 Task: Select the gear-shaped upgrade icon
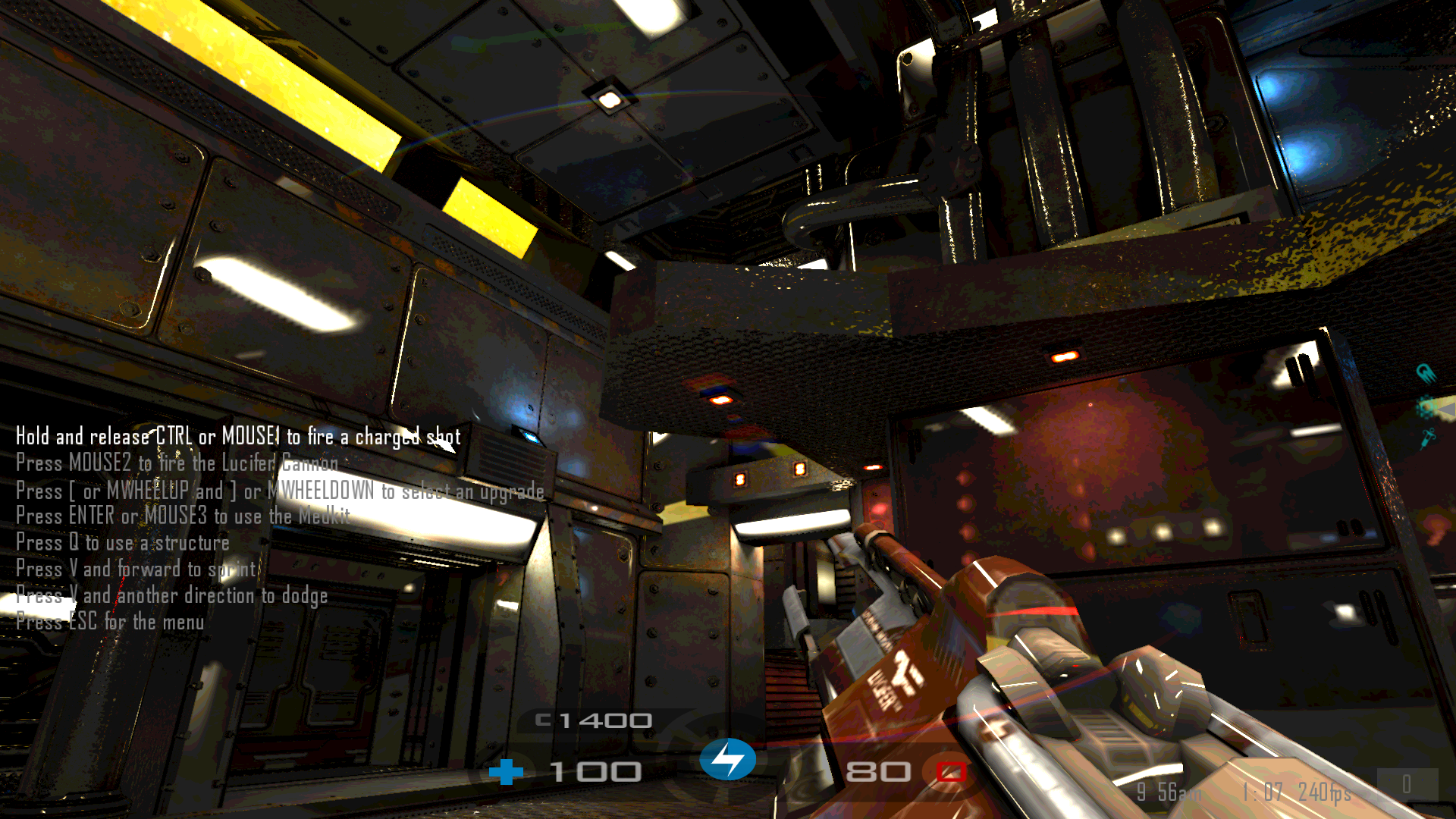1428,407
